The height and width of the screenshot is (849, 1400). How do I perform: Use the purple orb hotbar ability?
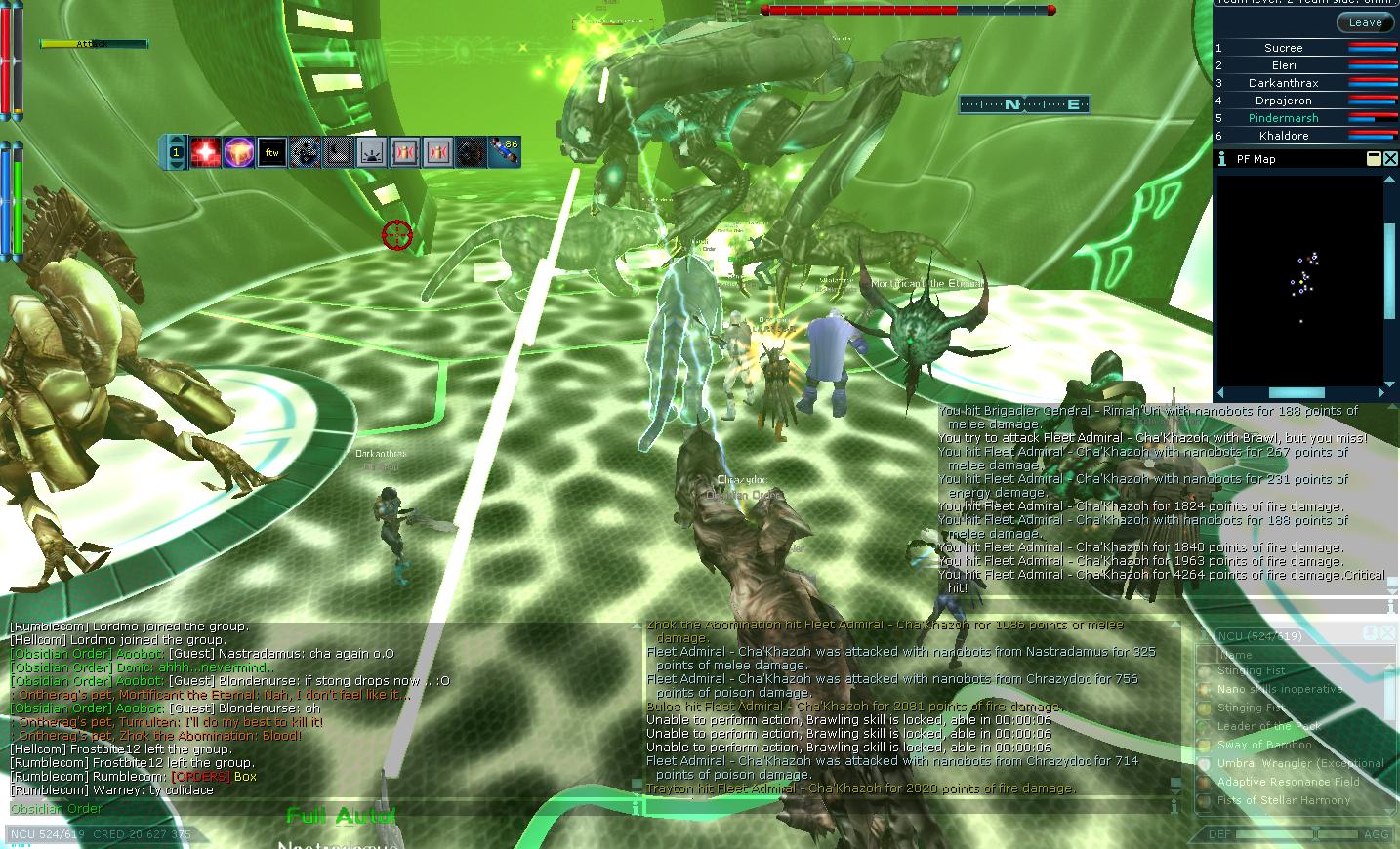point(238,152)
